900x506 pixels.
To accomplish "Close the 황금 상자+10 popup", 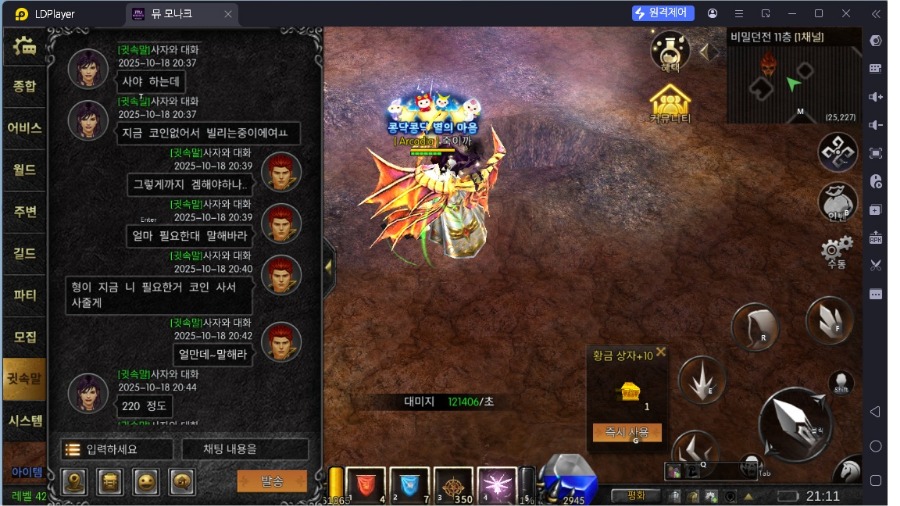I will 660,352.
